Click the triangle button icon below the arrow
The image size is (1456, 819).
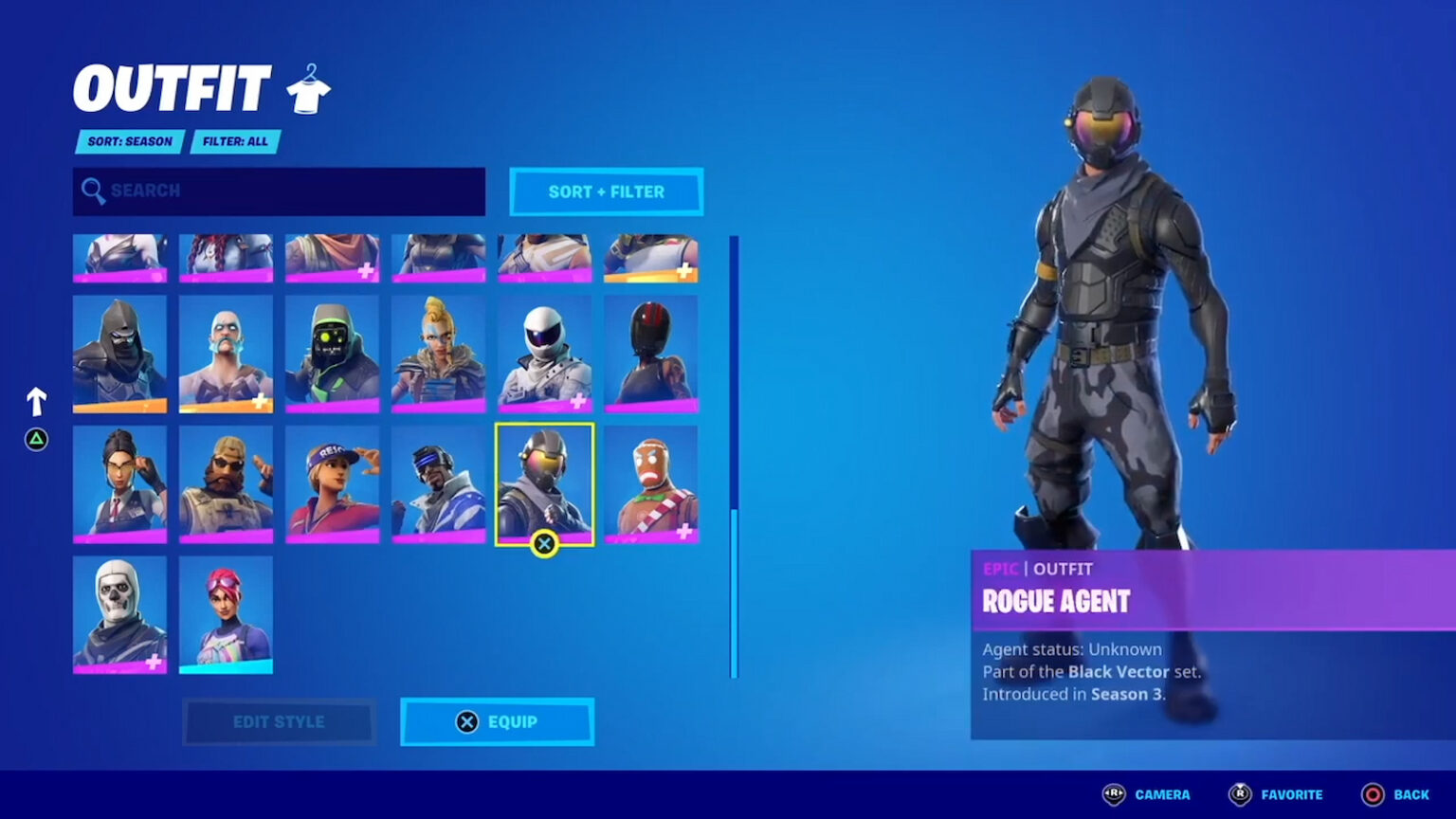coord(35,440)
